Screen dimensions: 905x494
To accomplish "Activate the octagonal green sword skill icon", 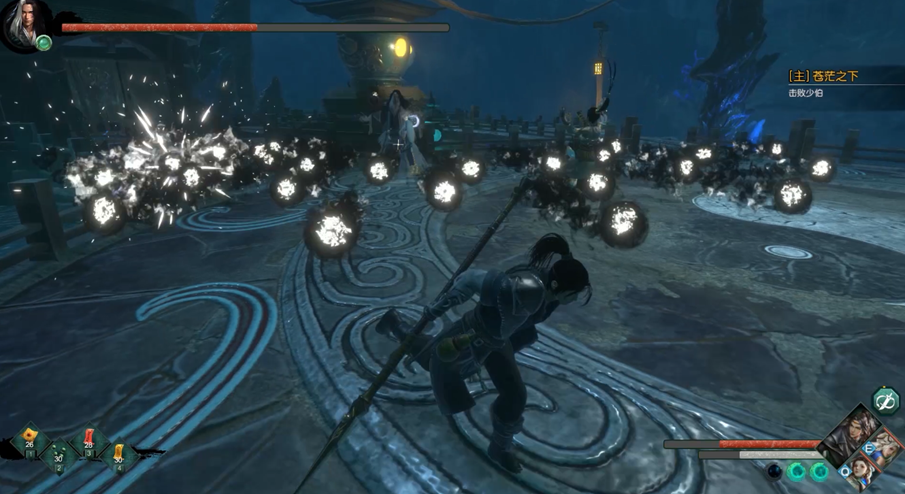I will (x=884, y=402).
